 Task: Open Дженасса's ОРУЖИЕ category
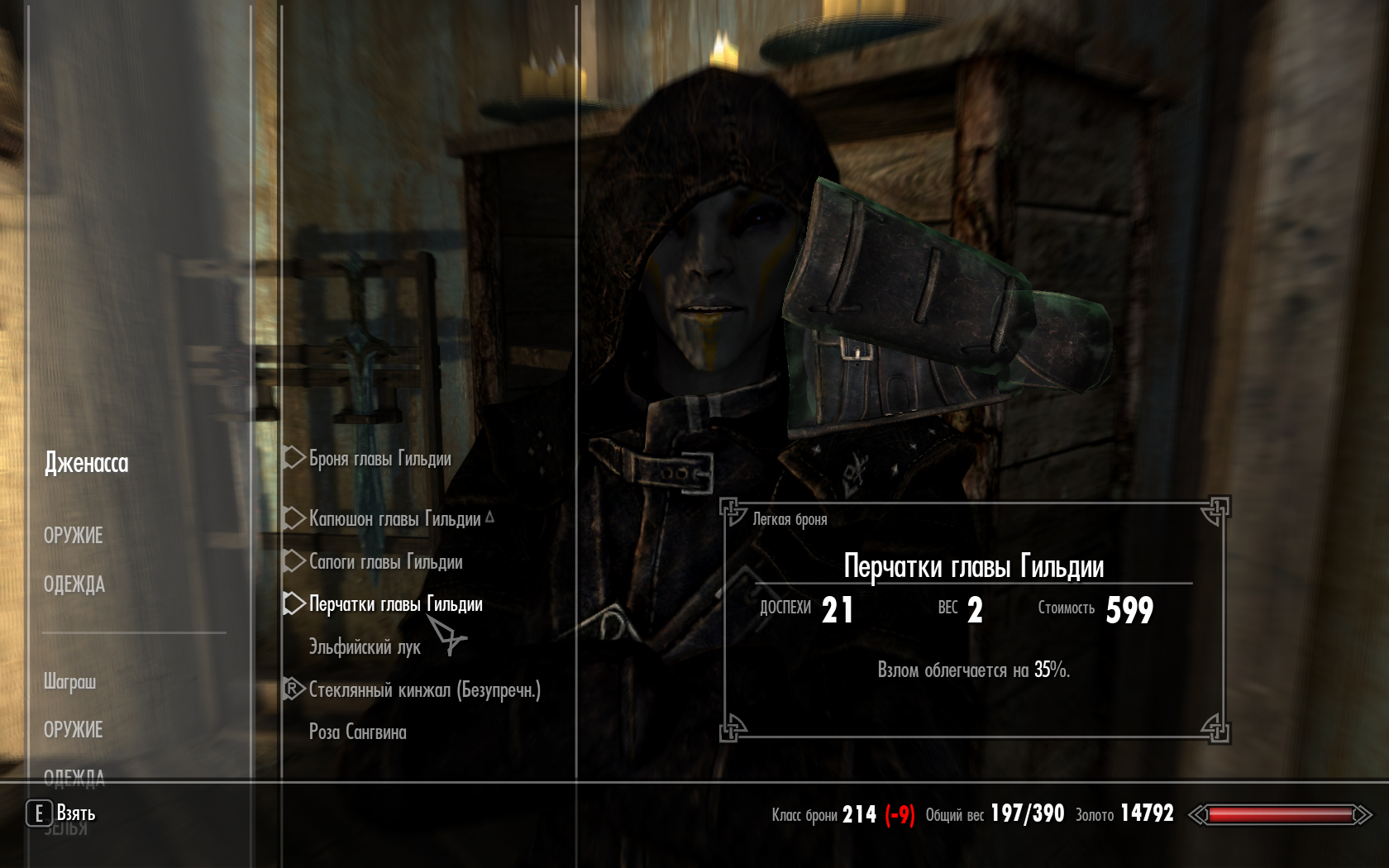point(74,536)
